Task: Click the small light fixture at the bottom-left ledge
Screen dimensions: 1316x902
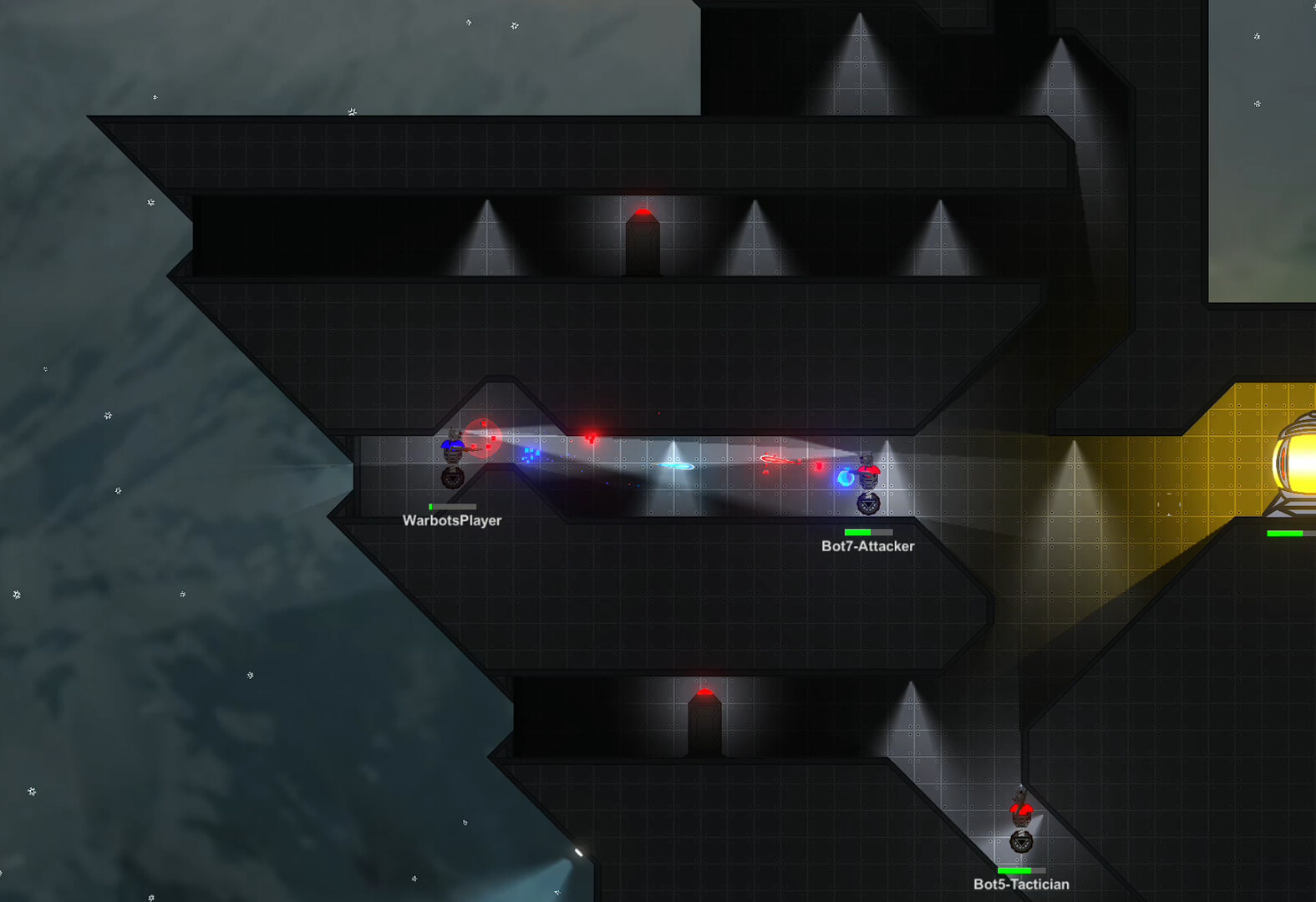Action: click(579, 853)
